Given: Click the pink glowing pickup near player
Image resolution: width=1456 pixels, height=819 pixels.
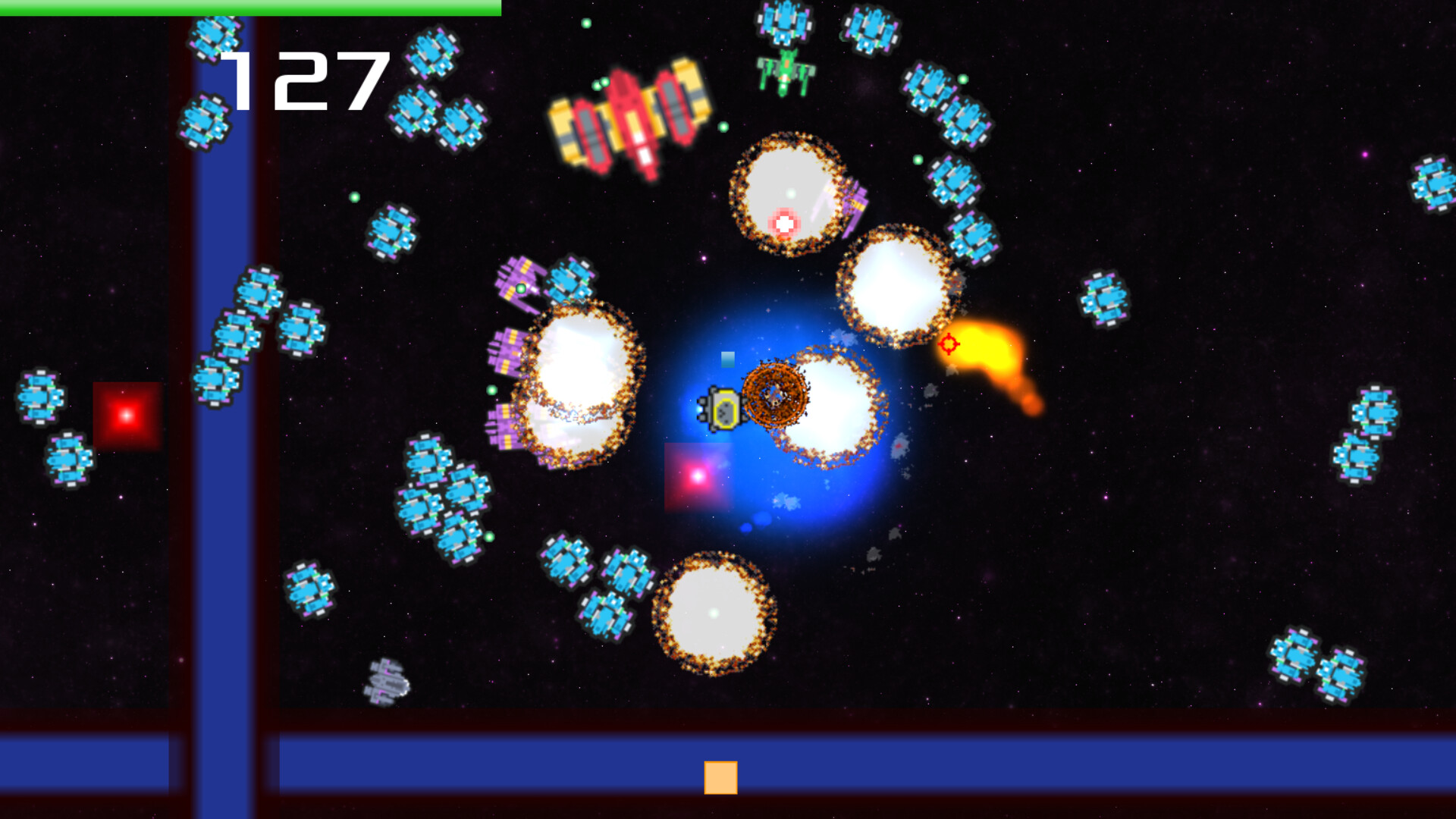Looking at the screenshot, I should click(698, 478).
